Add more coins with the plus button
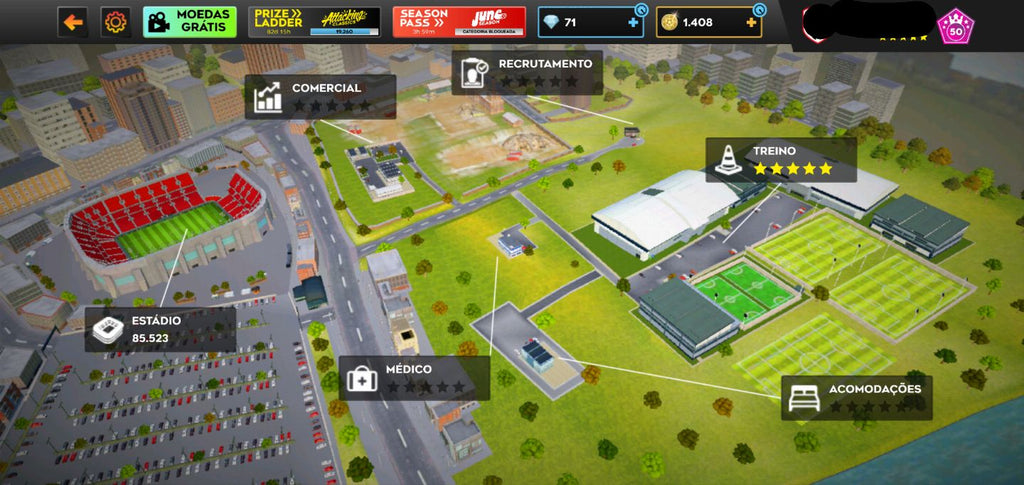This screenshot has width=1024, height=485. 752,22
